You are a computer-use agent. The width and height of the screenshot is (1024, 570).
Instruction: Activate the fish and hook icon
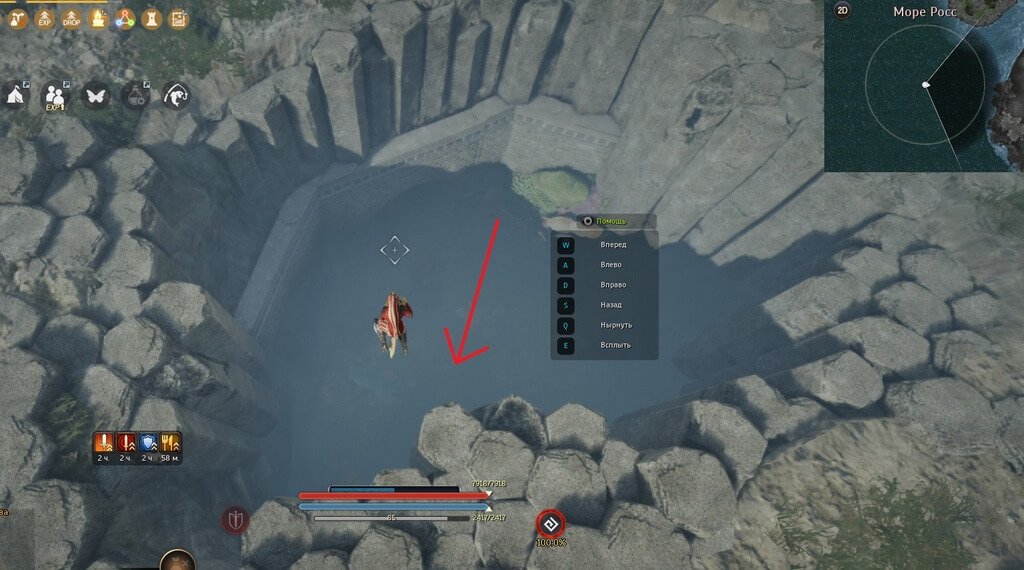pyautogui.click(x=176, y=95)
